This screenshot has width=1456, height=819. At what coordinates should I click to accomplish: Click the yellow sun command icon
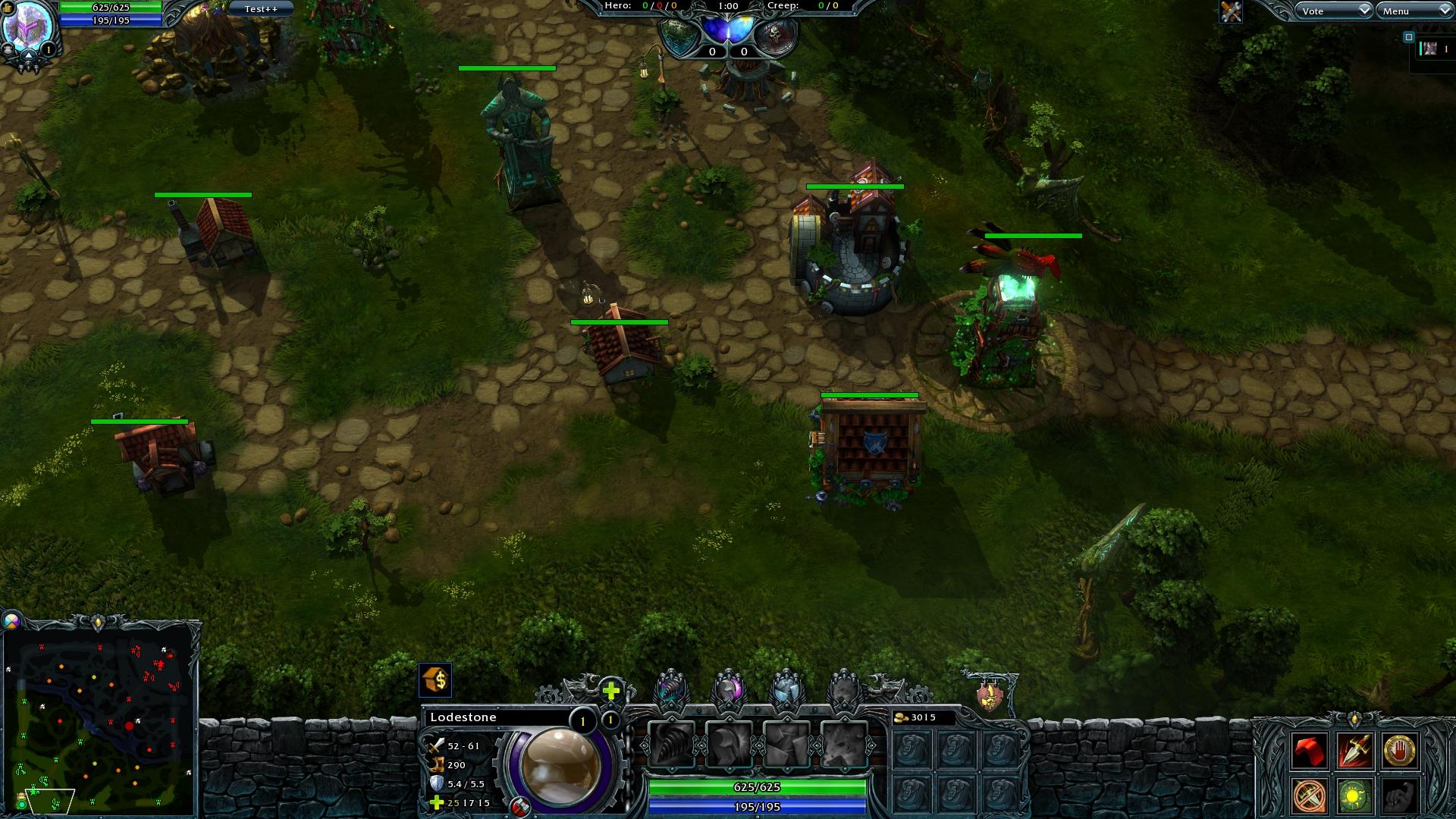pyautogui.click(x=1354, y=796)
